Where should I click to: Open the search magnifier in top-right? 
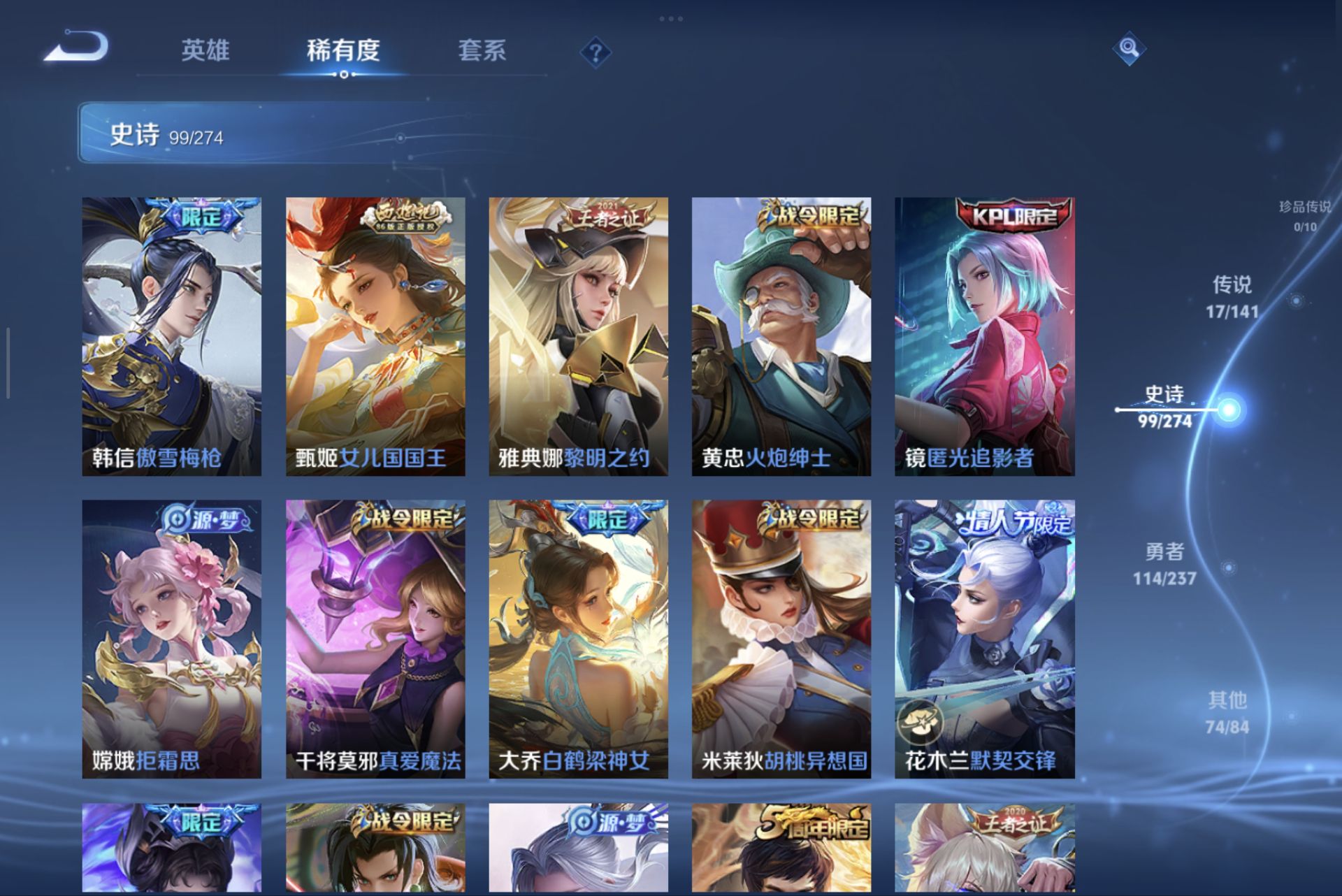point(1129,49)
